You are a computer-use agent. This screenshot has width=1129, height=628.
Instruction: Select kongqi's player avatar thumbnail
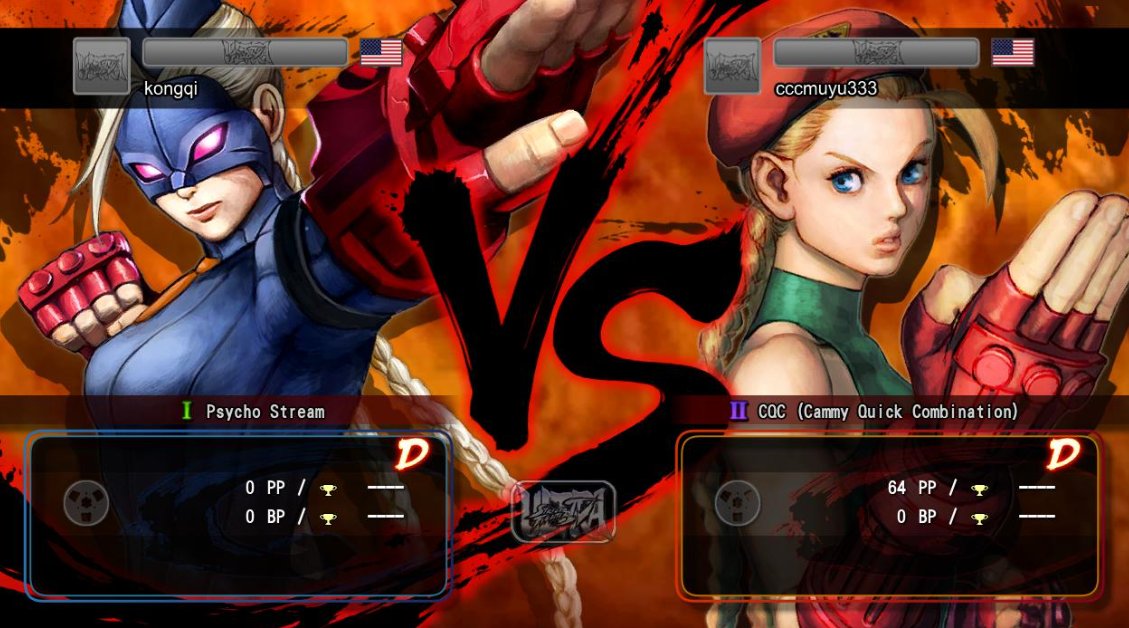pos(101,66)
